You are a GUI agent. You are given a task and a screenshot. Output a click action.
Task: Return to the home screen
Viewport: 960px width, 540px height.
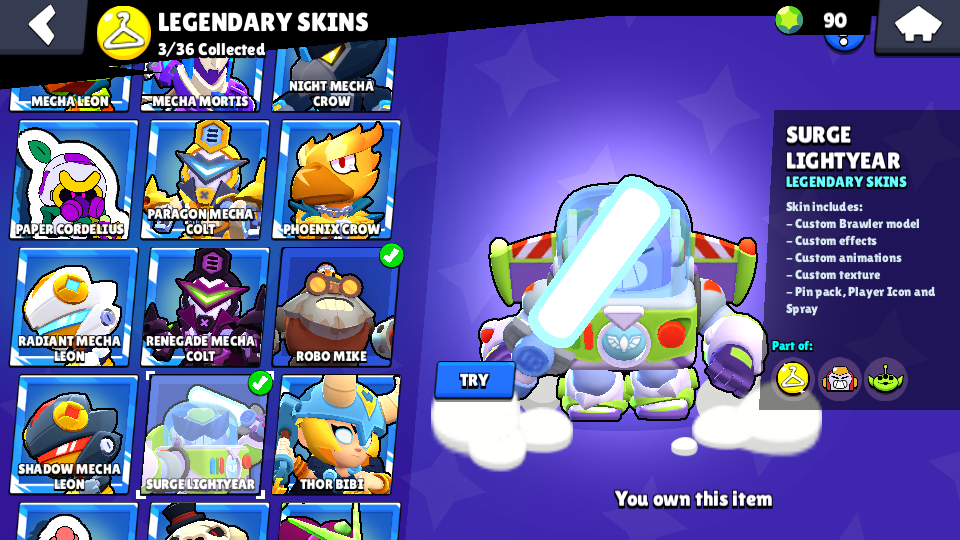pyautogui.click(x=916, y=26)
